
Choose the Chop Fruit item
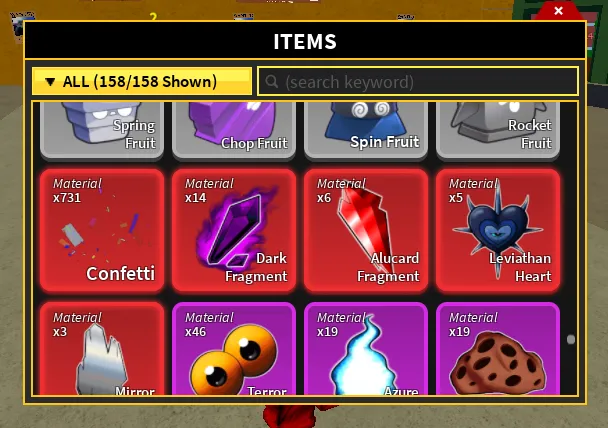click(234, 129)
